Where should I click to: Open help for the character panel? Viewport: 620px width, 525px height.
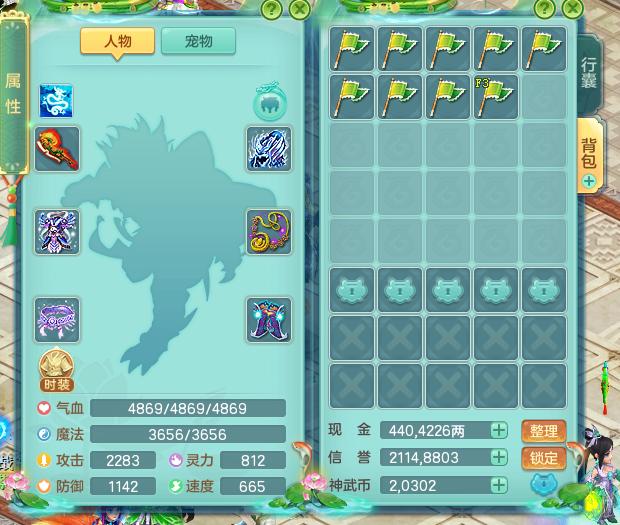click(x=271, y=10)
